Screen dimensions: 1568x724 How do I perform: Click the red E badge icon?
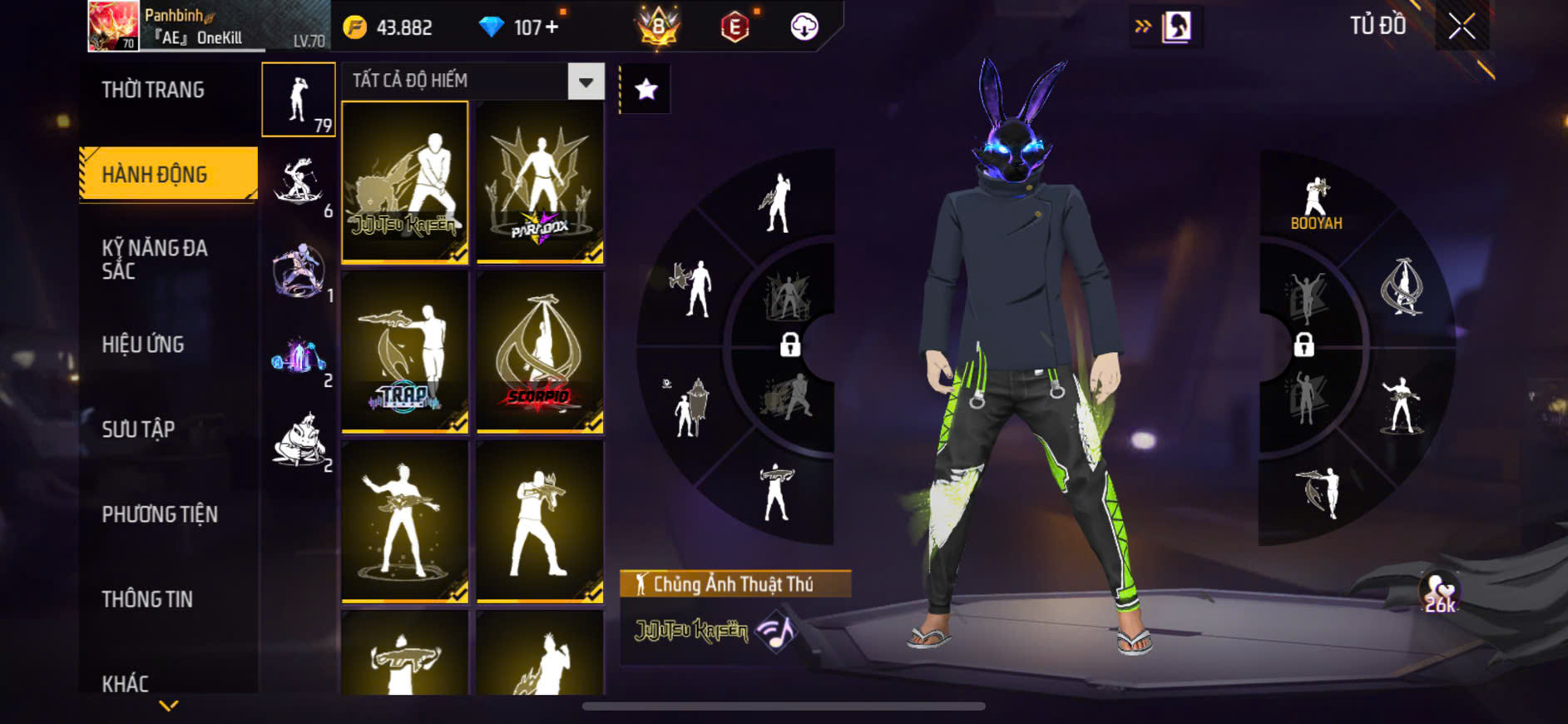tap(735, 27)
